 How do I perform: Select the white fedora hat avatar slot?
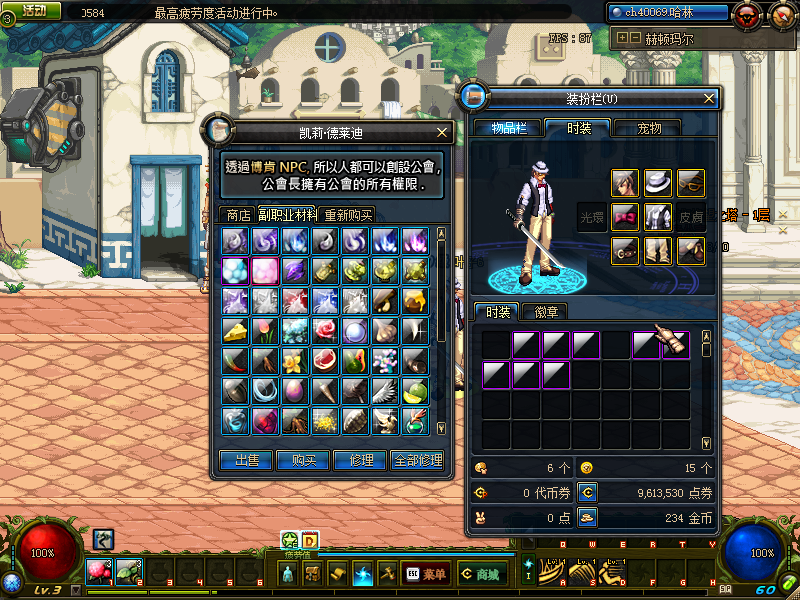[657, 183]
